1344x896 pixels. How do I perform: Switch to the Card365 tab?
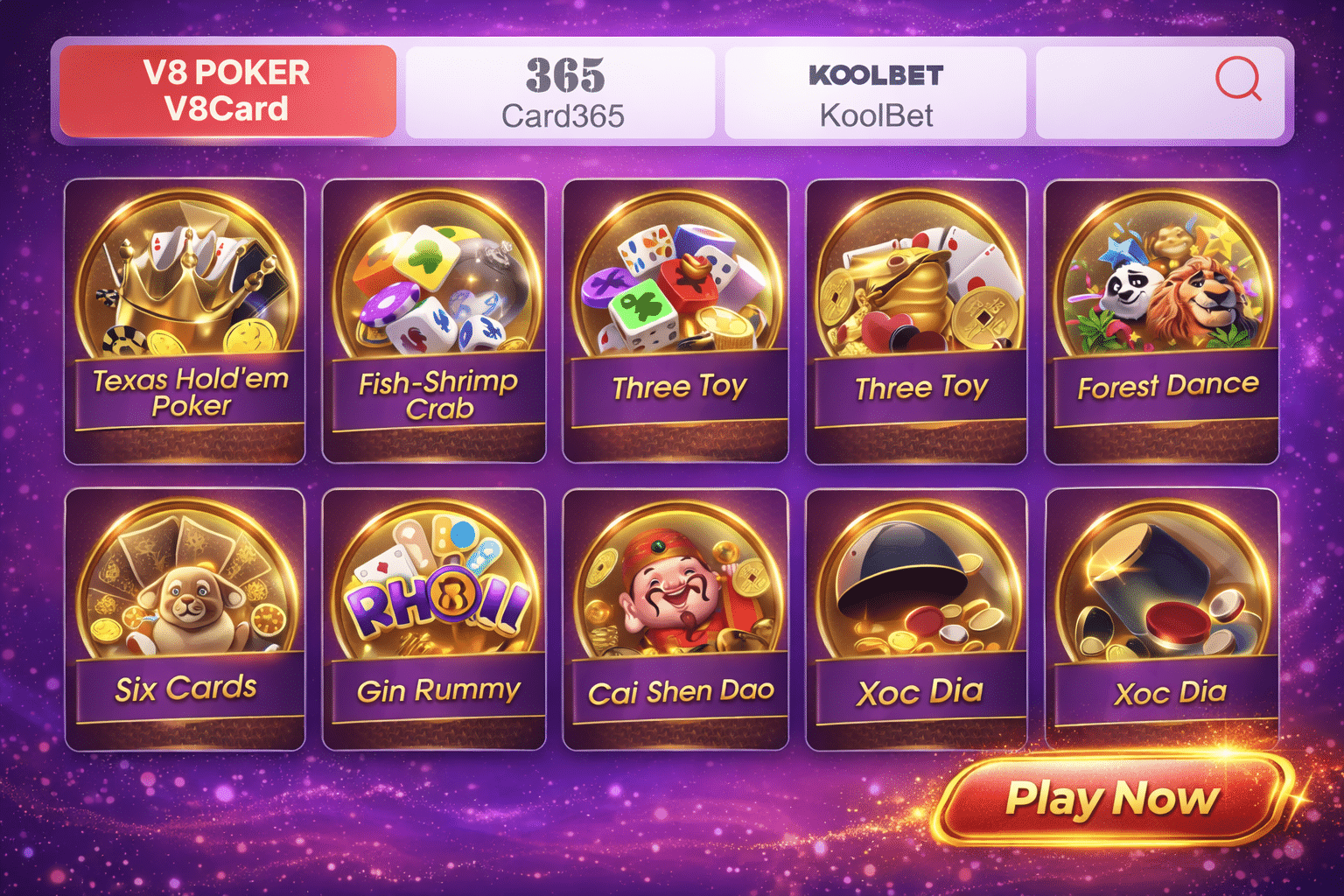pyautogui.click(x=562, y=90)
